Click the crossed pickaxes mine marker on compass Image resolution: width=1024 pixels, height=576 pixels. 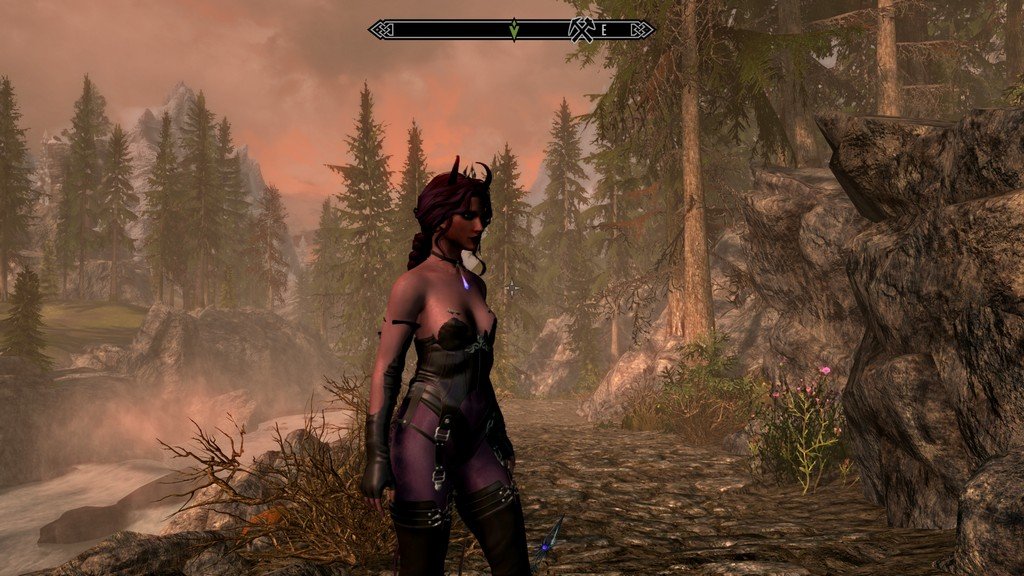click(582, 30)
